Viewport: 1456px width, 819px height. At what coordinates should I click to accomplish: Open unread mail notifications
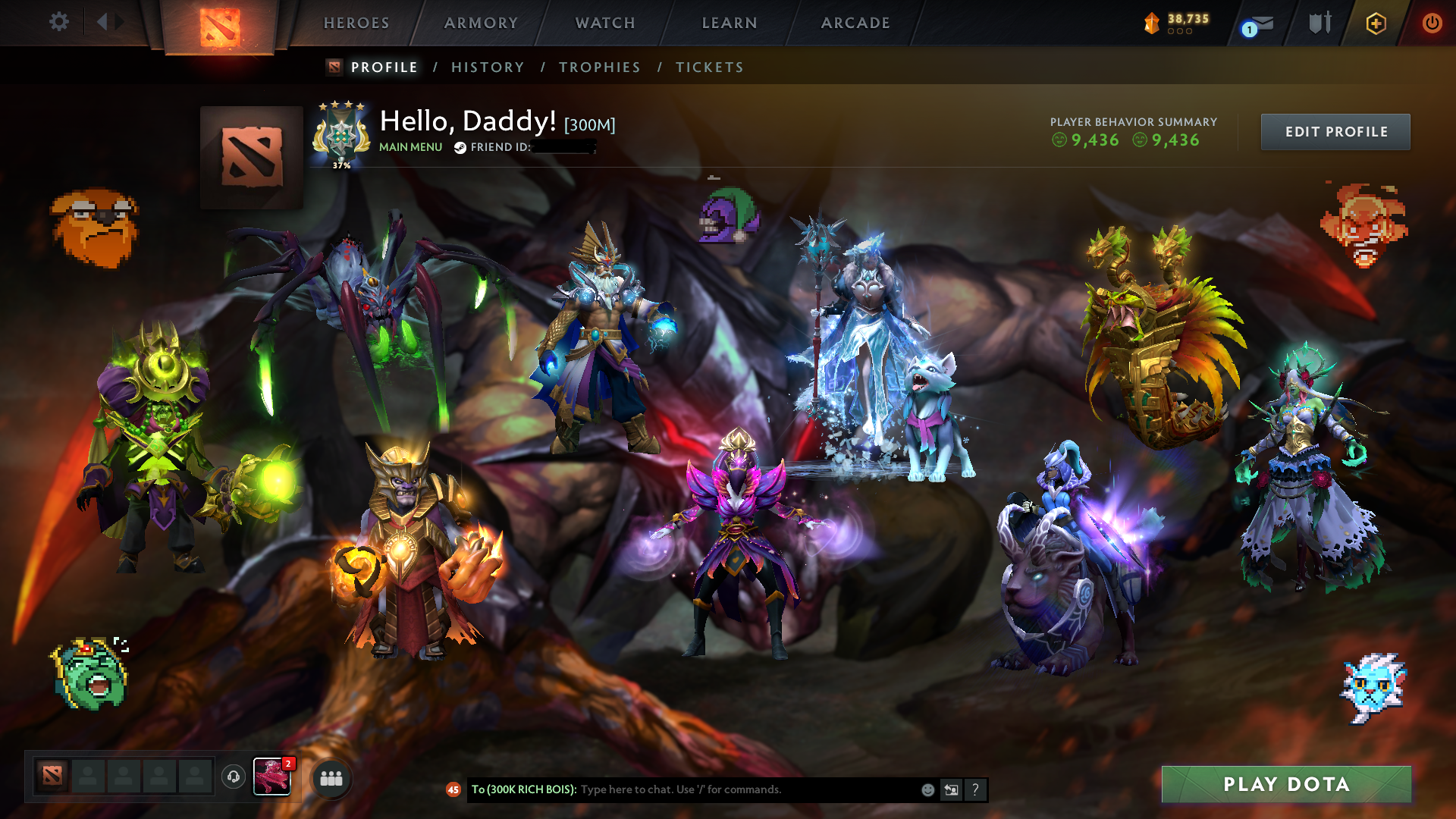pyautogui.click(x=1255, y=23)
